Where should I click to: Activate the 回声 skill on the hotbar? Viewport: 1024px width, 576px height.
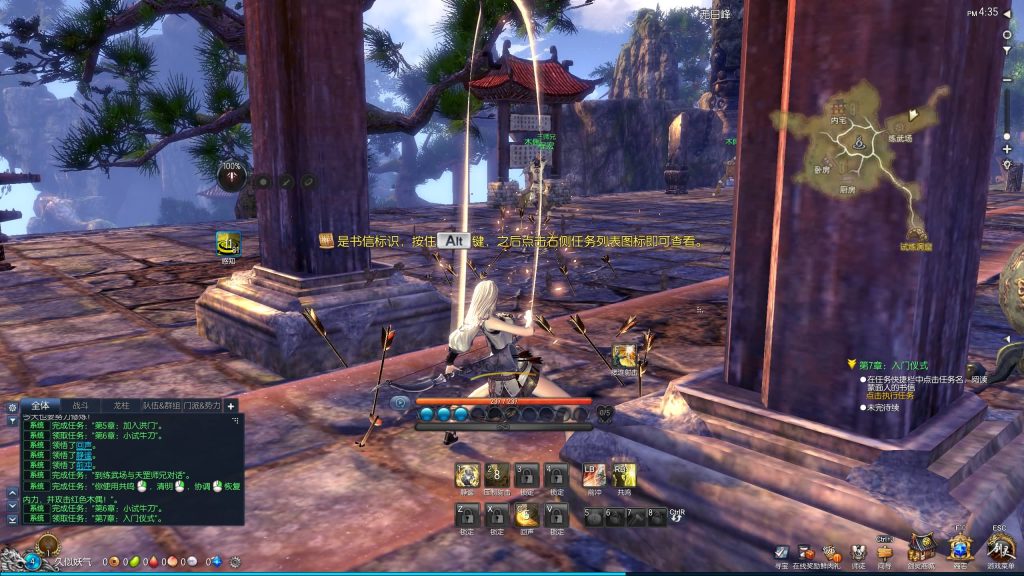click(x=526, y=515)
